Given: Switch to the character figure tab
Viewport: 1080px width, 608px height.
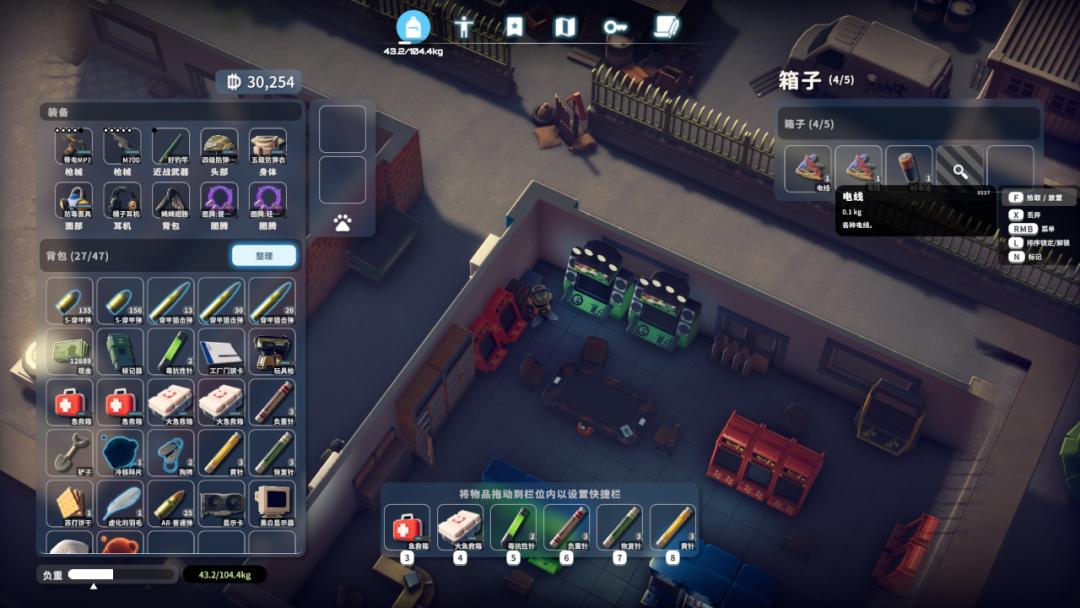Looking at the screenshot, I should click(x=463, y=27).
